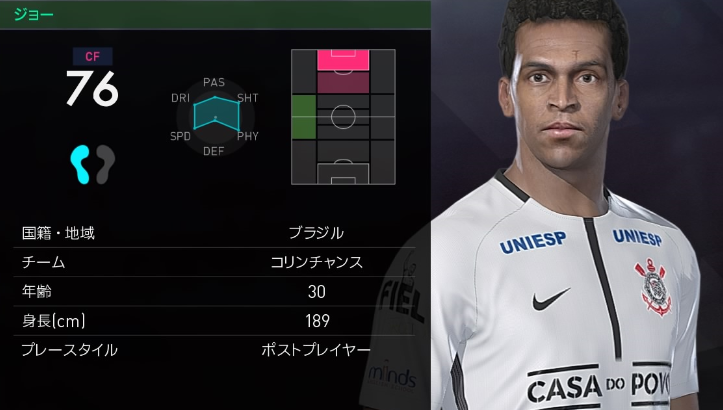Select the プレースタイル (play style) row
Screen dimensions: 723x410
(x=215, y=350)
